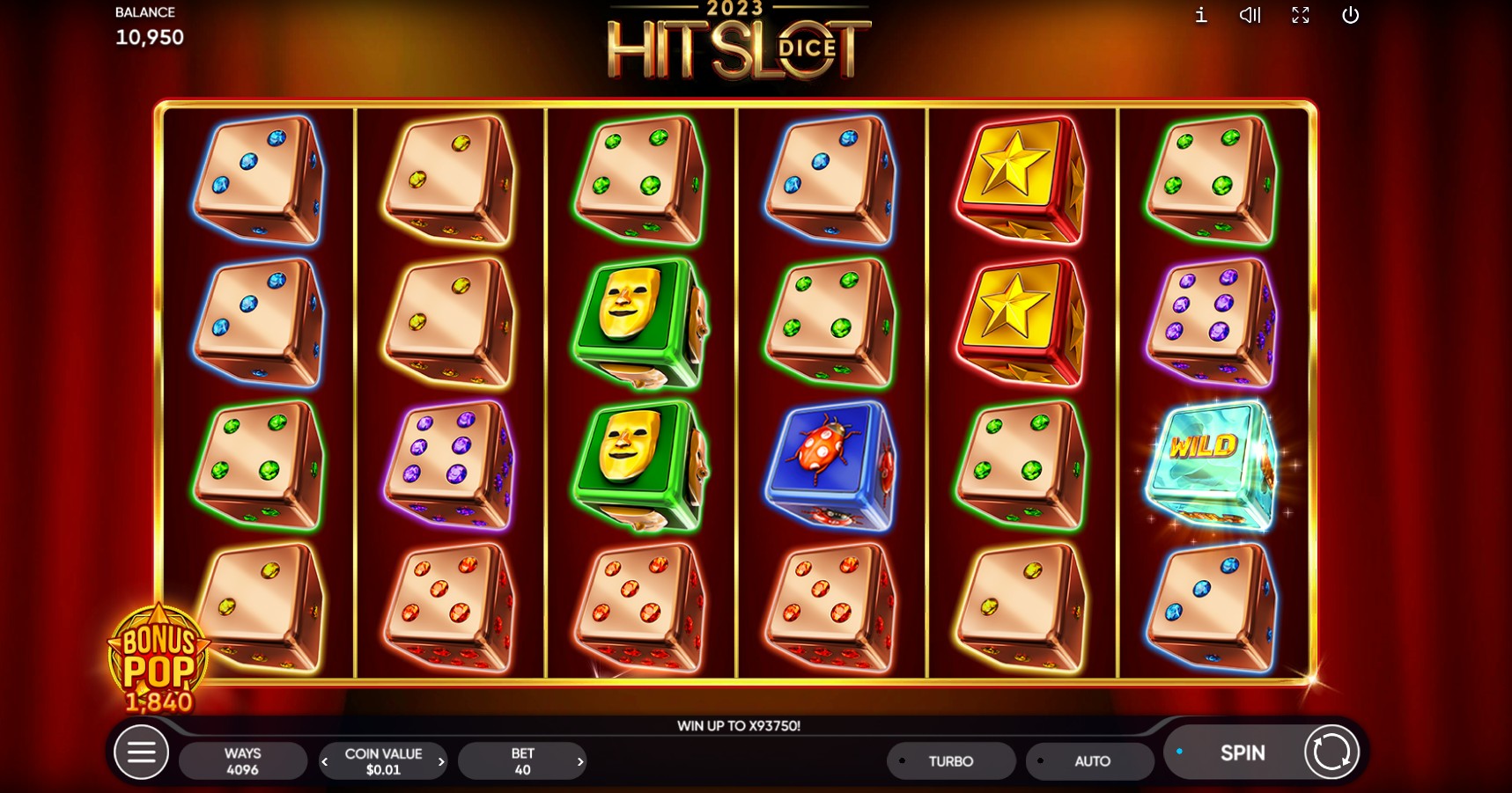Image resolution: width=1512 pixels, height=793 pixels.
Task: Open the WAYS 4096 display
Action: tap(243, 760)
